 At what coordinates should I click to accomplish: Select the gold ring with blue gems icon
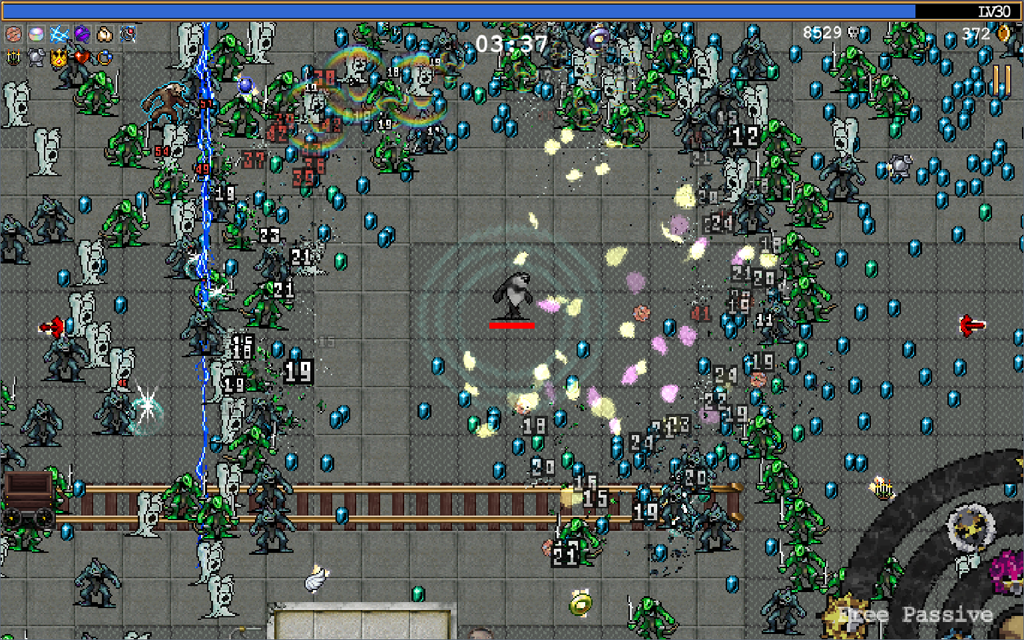click(x=105, y=57)
